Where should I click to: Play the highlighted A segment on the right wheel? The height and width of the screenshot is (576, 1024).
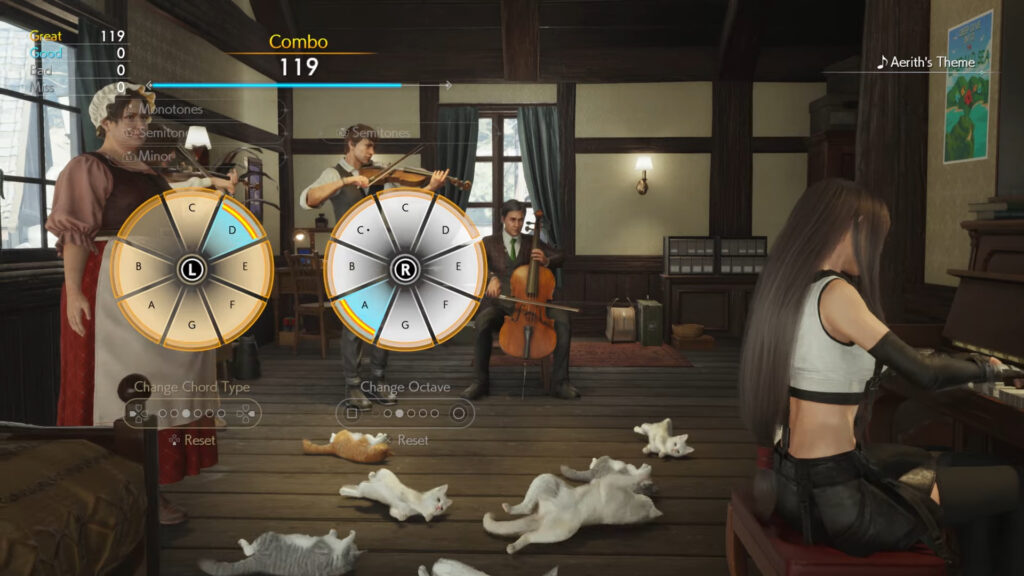(x=364, y=306)
